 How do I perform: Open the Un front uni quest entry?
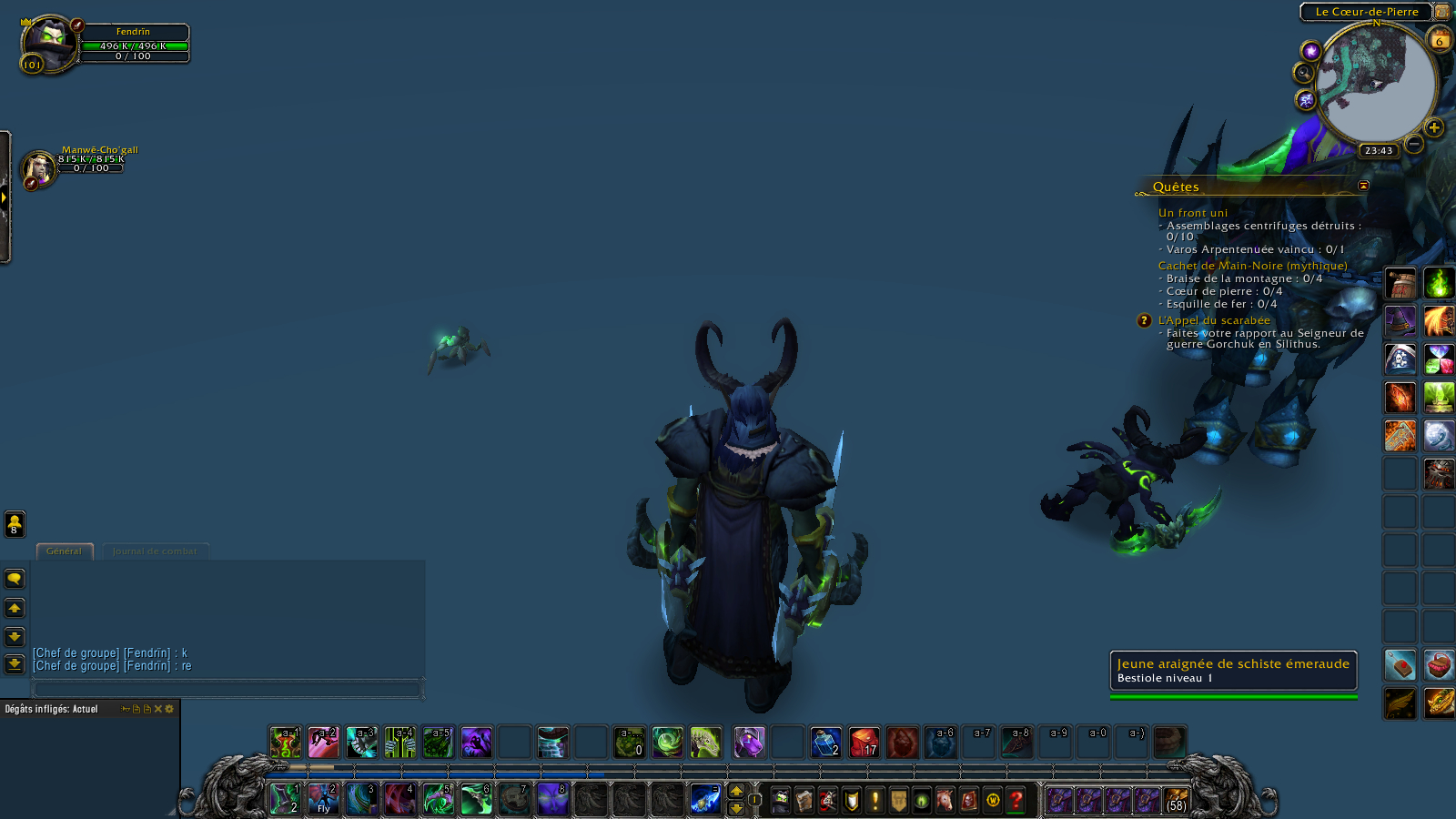click(x=1192, y=213)
